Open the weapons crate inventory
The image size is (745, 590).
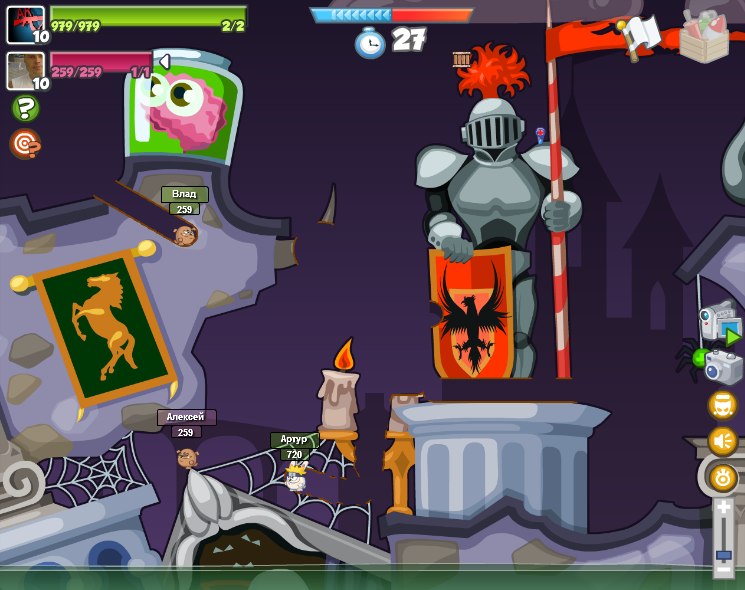tap(704, 35)
